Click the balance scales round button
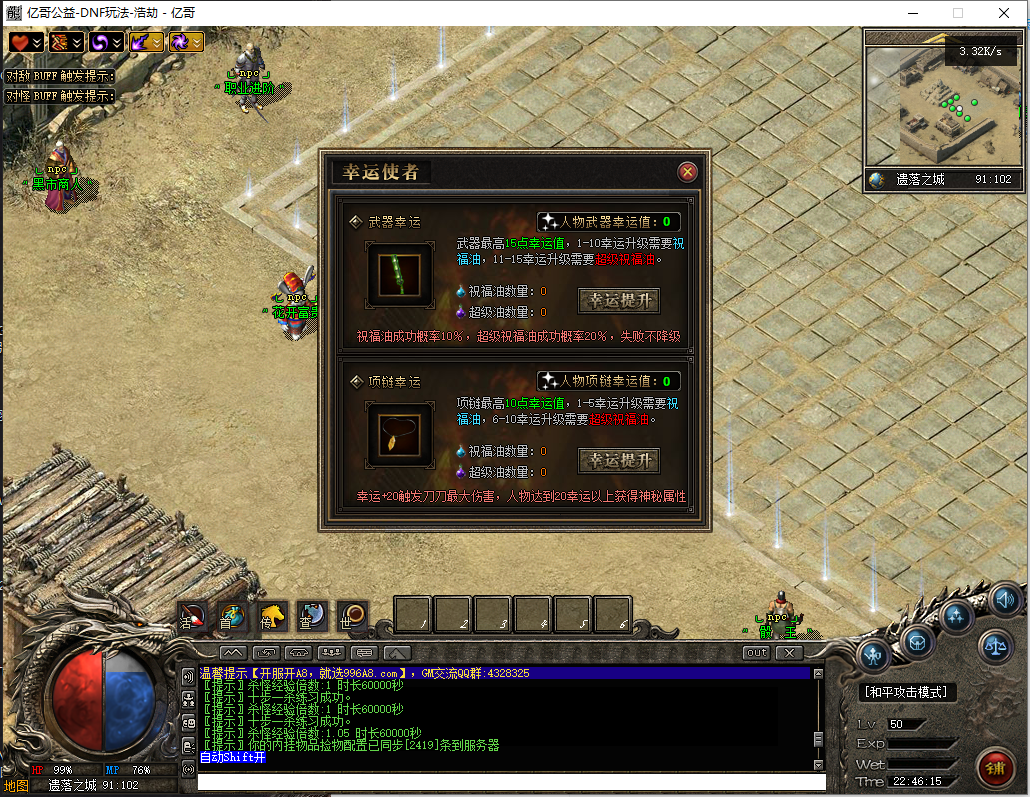The width and height of the screenshot is (1030, 797). coord(995,647)
